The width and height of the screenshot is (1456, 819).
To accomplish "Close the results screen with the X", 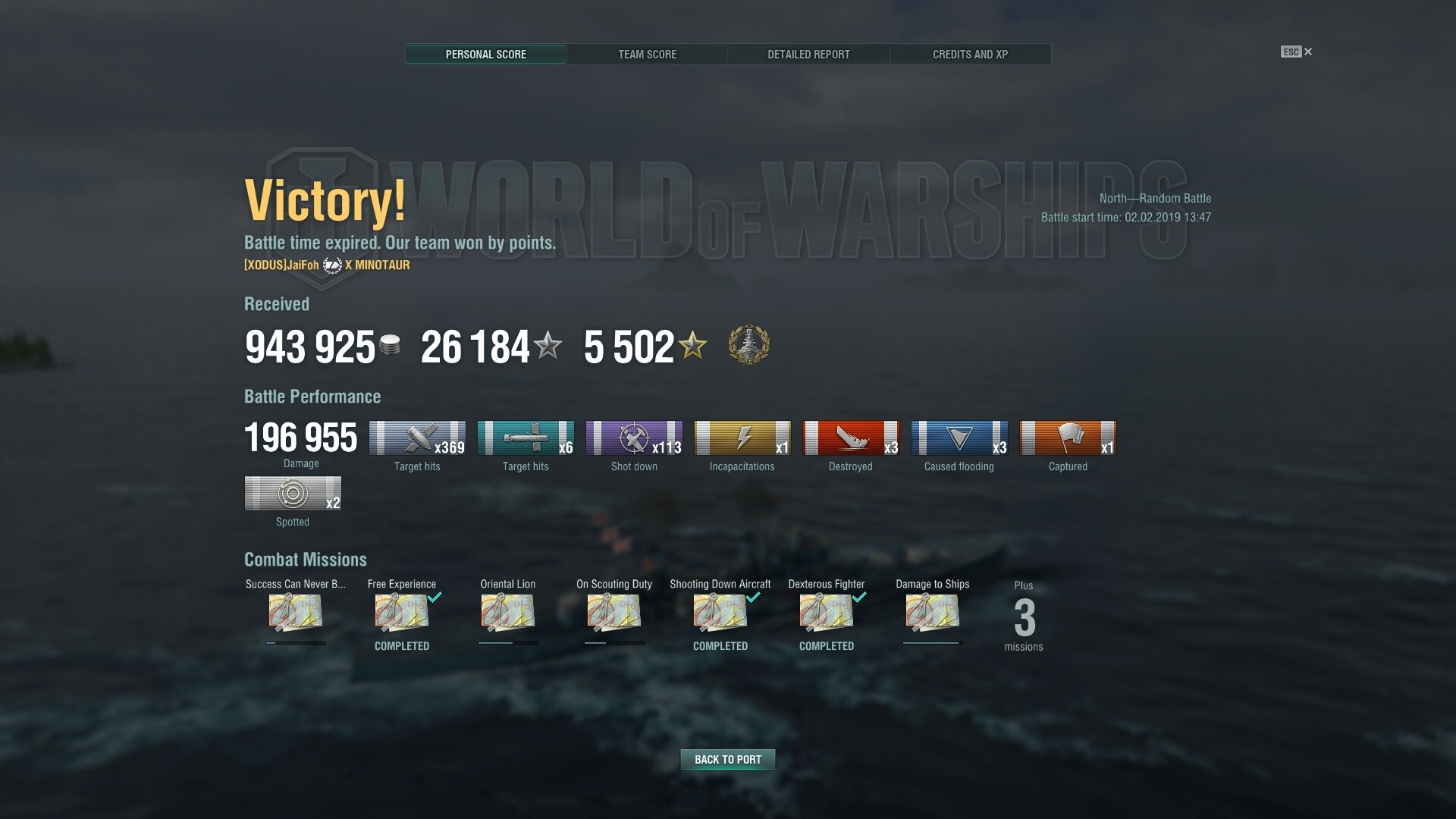I will [x=1307, y=52].
